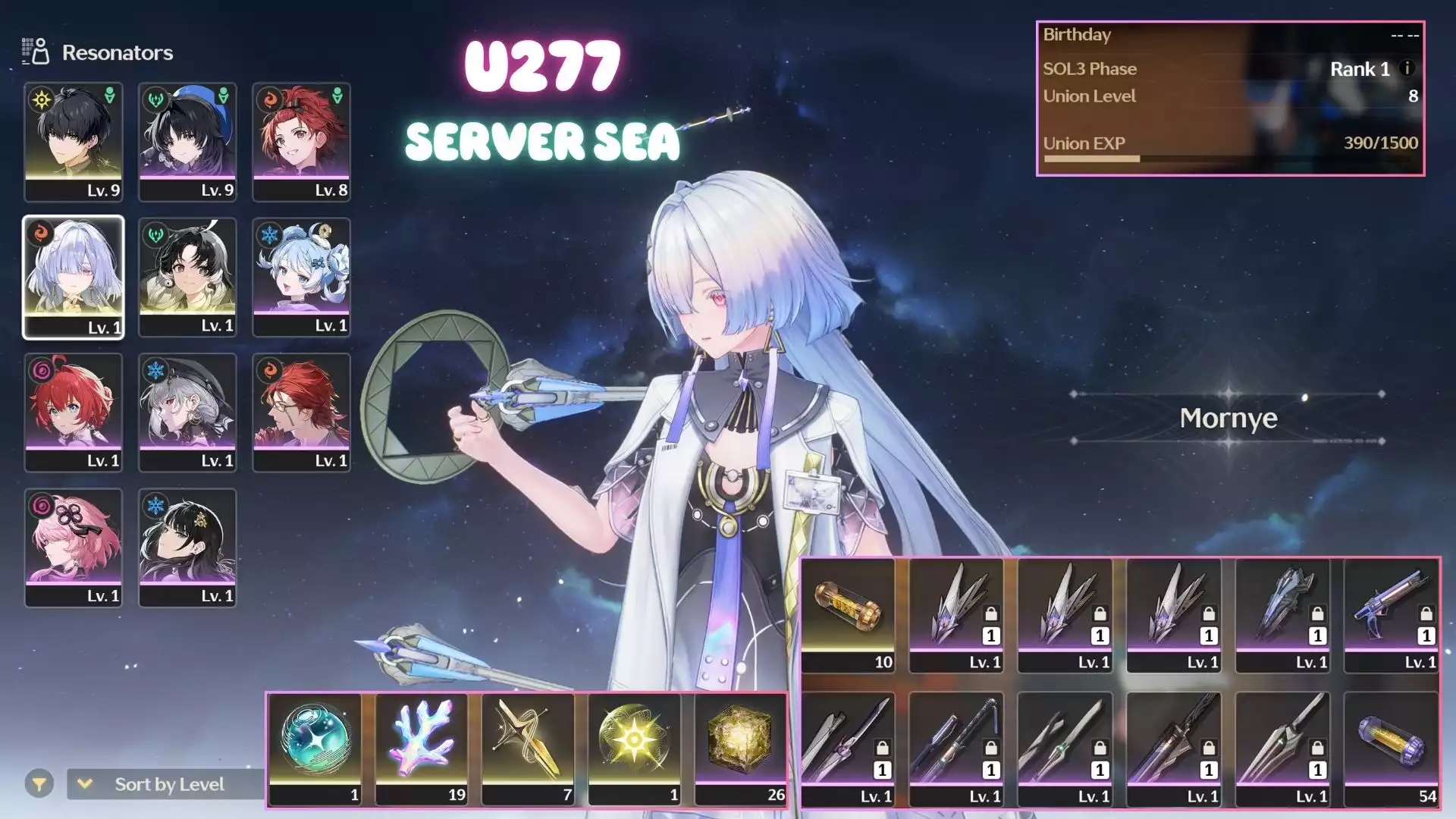Screen dimensions: 1456x819
Task: Select the white coral item with count 19
Action: [422, 747]
